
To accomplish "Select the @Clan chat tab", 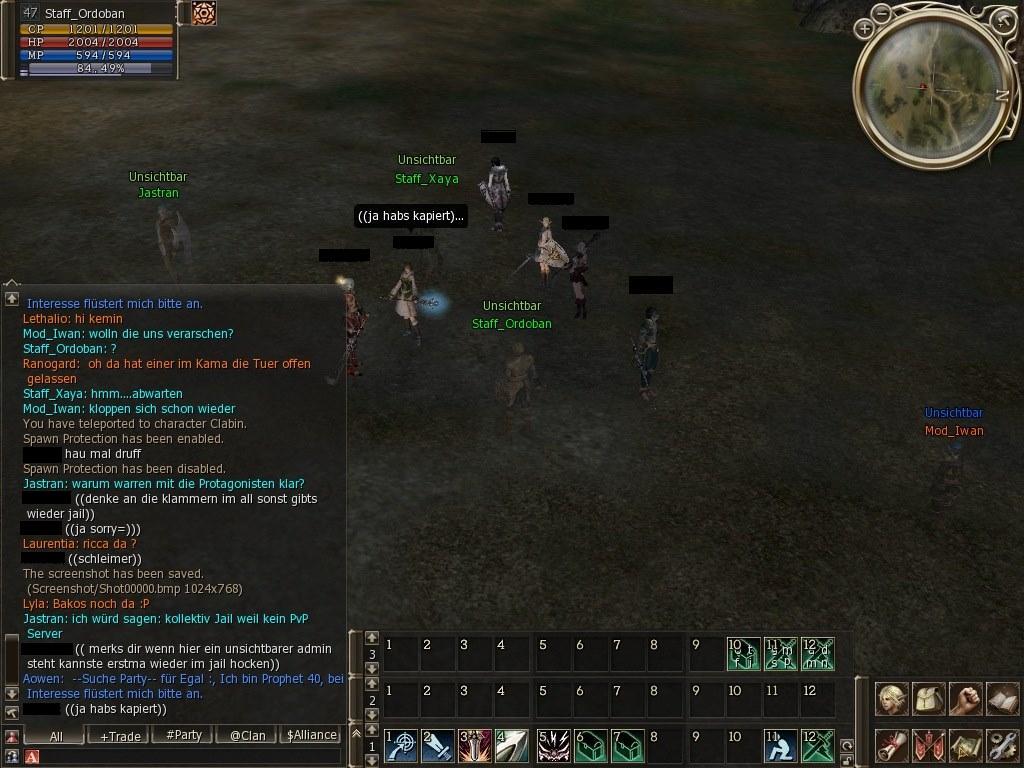I will 247,735.
